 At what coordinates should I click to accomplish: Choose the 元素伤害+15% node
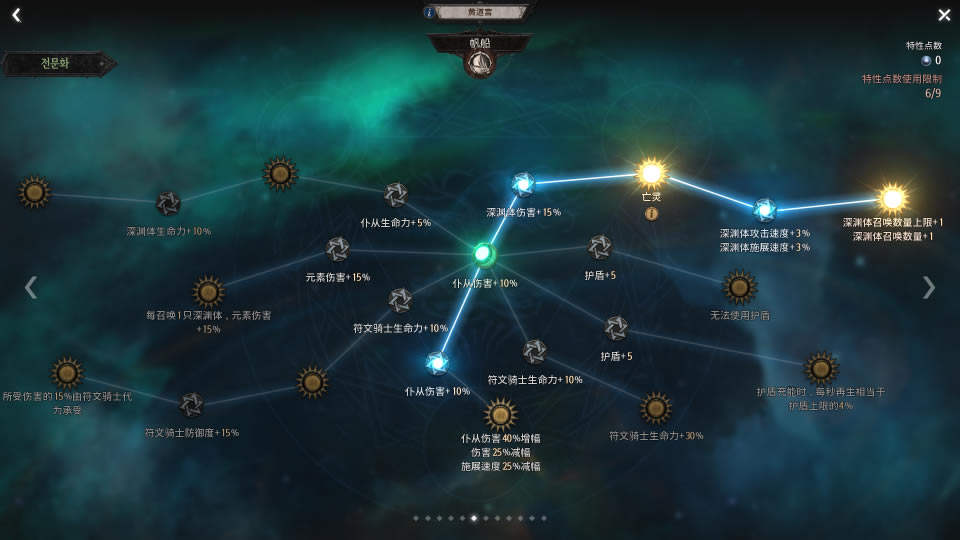point(338,249)
